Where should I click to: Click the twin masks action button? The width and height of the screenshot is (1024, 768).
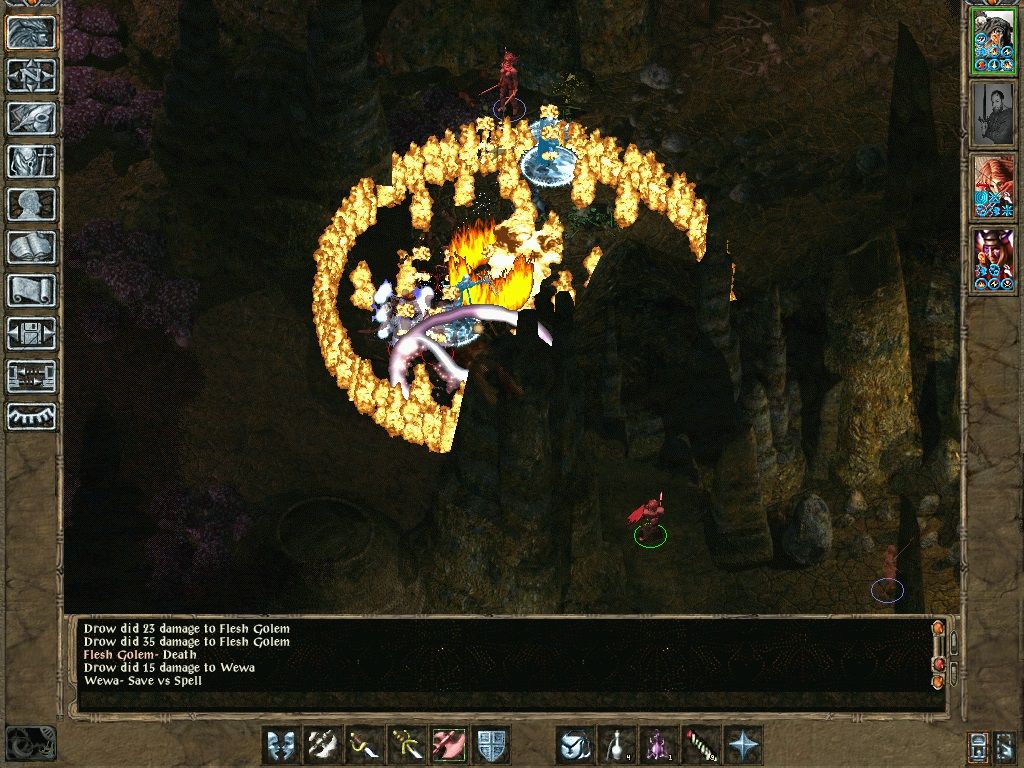point(281,745)
